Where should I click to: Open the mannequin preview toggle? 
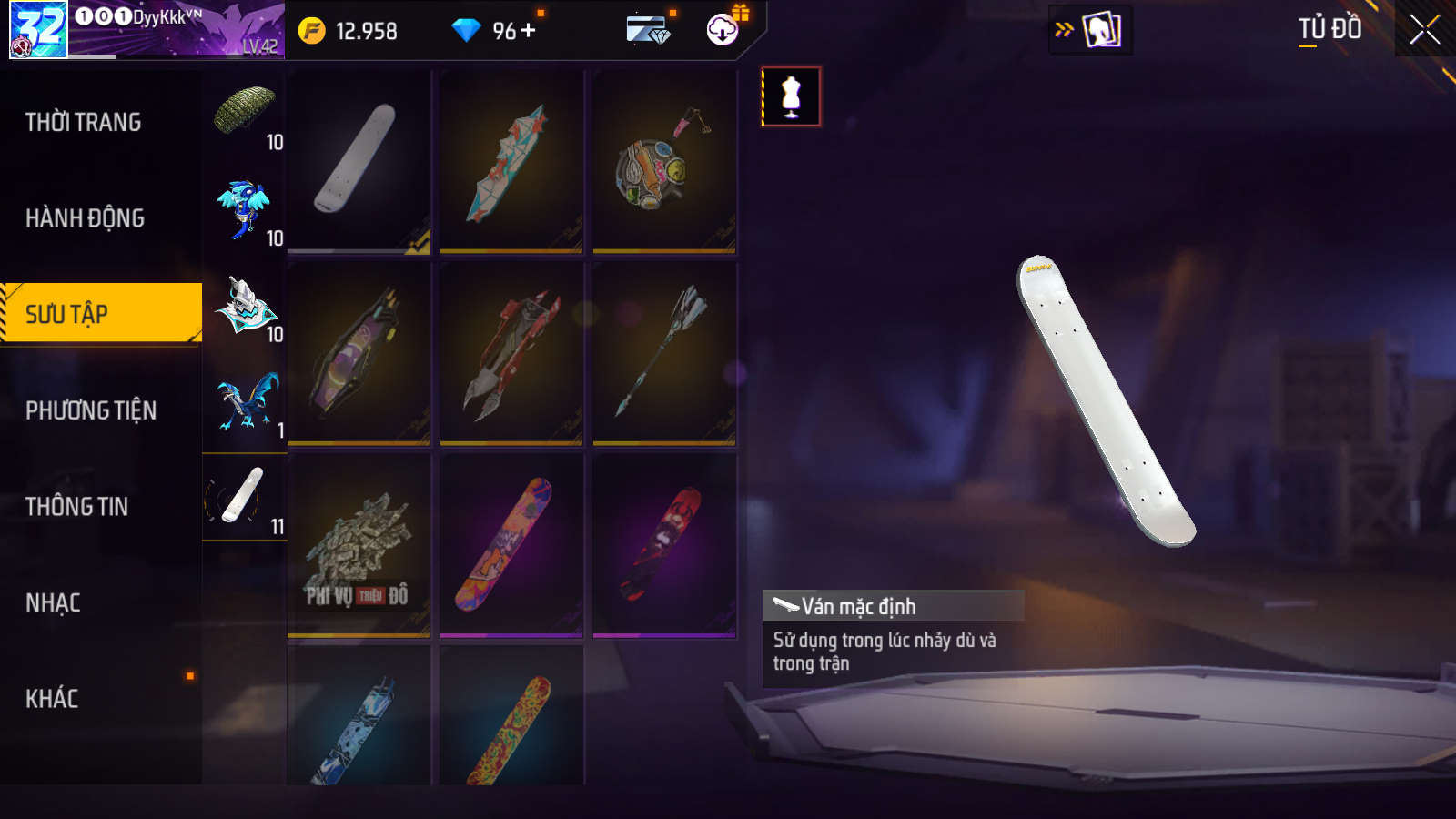[x=791, y=96]
